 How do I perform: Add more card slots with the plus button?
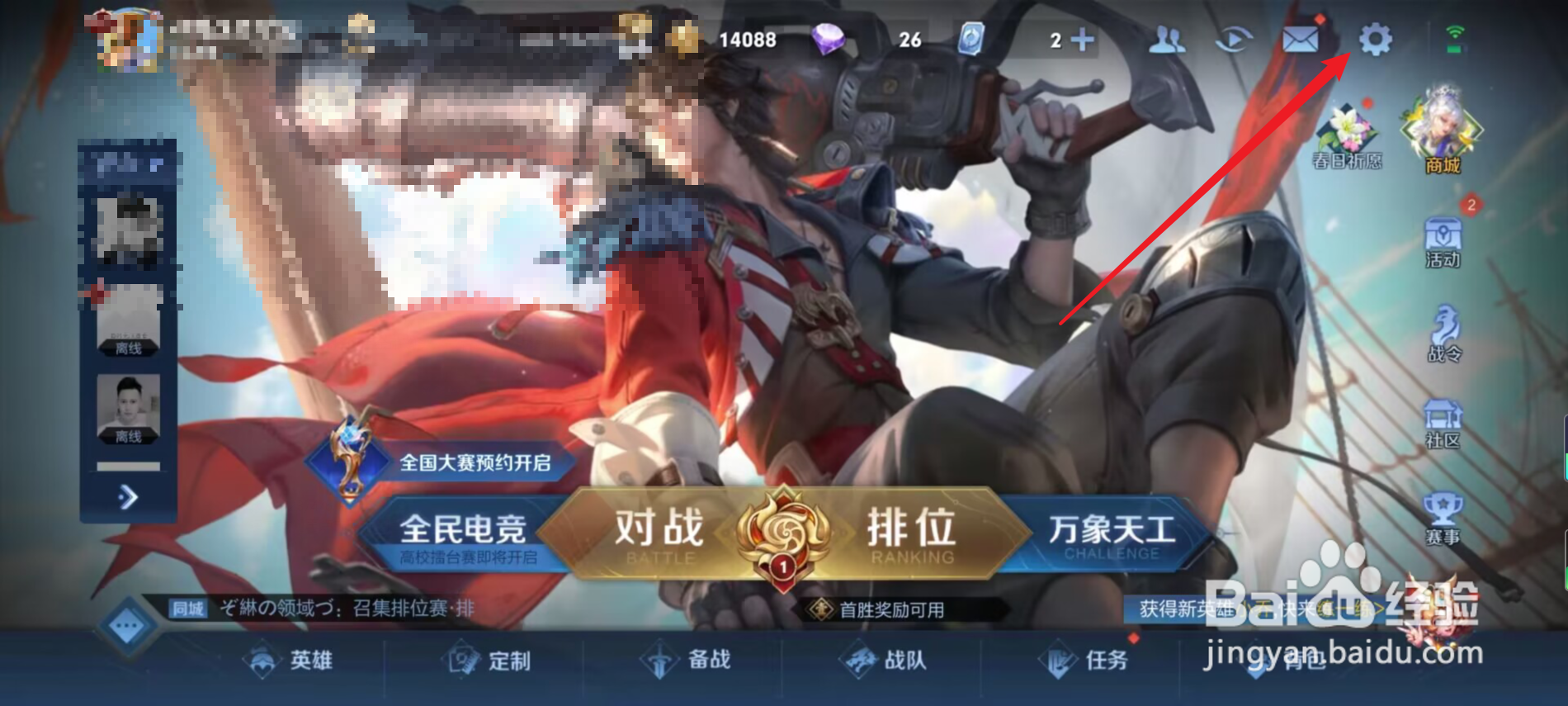pos(1085,40)
